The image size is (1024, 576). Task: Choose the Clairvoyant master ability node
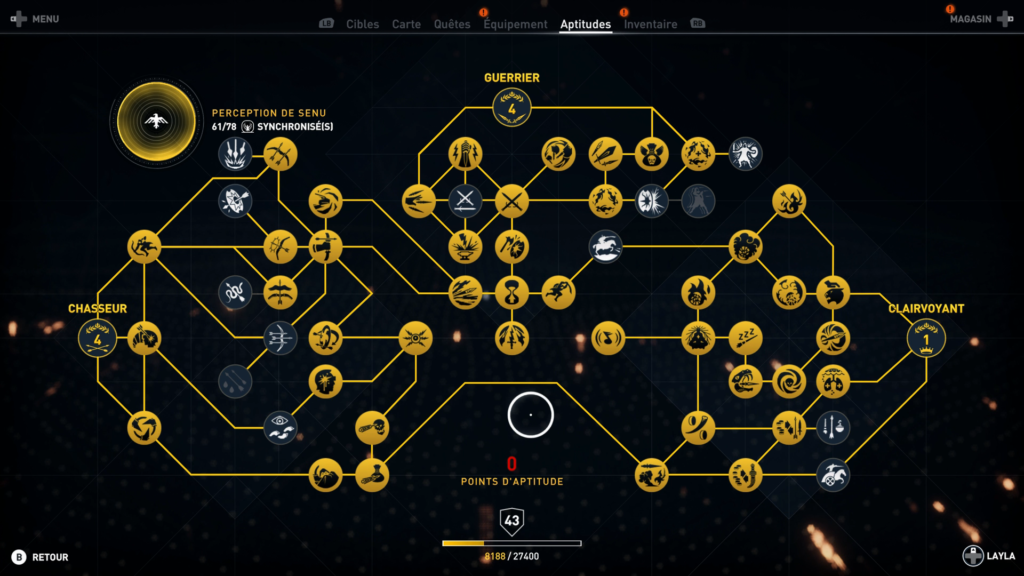pyautogui.click(x=926, y=338)
